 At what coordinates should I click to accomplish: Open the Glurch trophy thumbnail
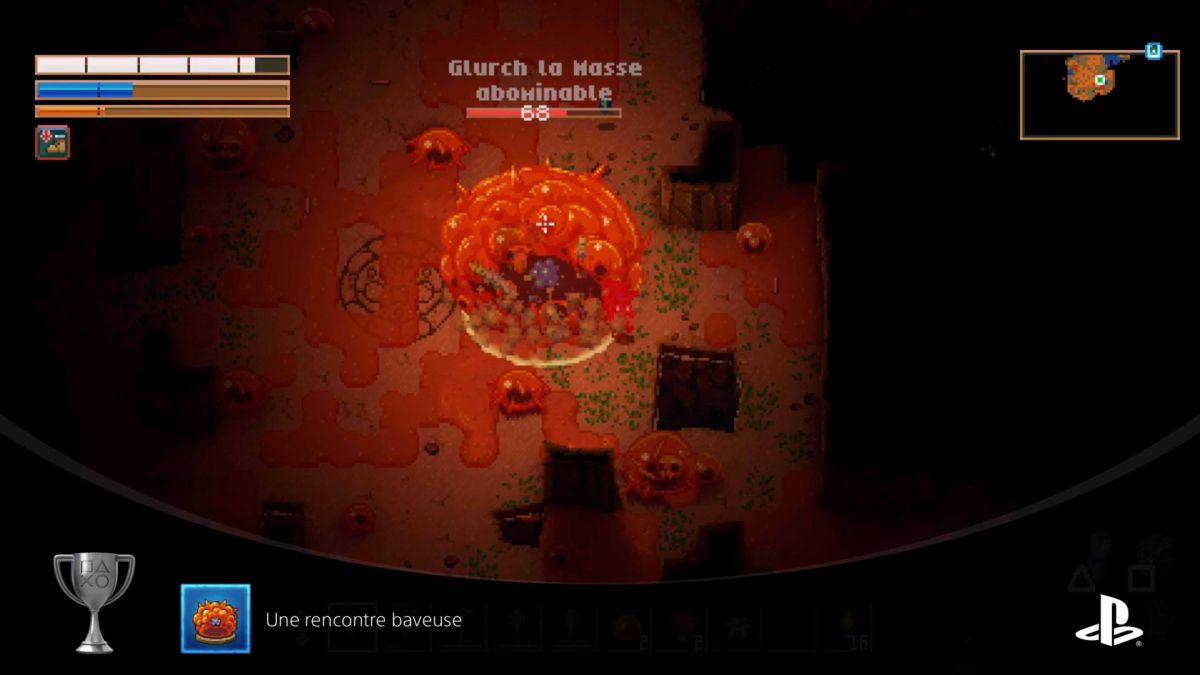coord(215,619)
